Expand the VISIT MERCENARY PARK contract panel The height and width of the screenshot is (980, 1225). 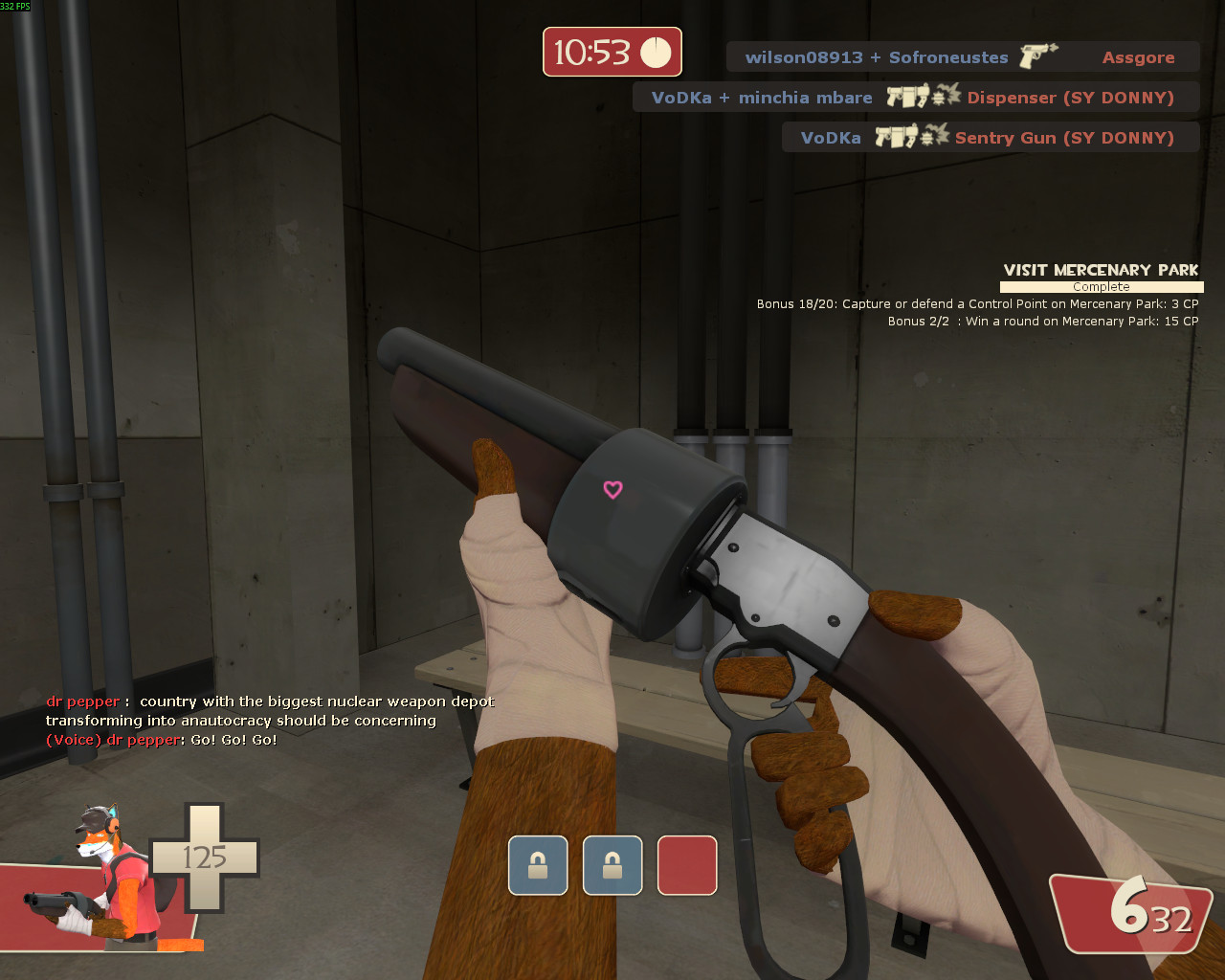pyautogui.click(x=1101, y=270)
